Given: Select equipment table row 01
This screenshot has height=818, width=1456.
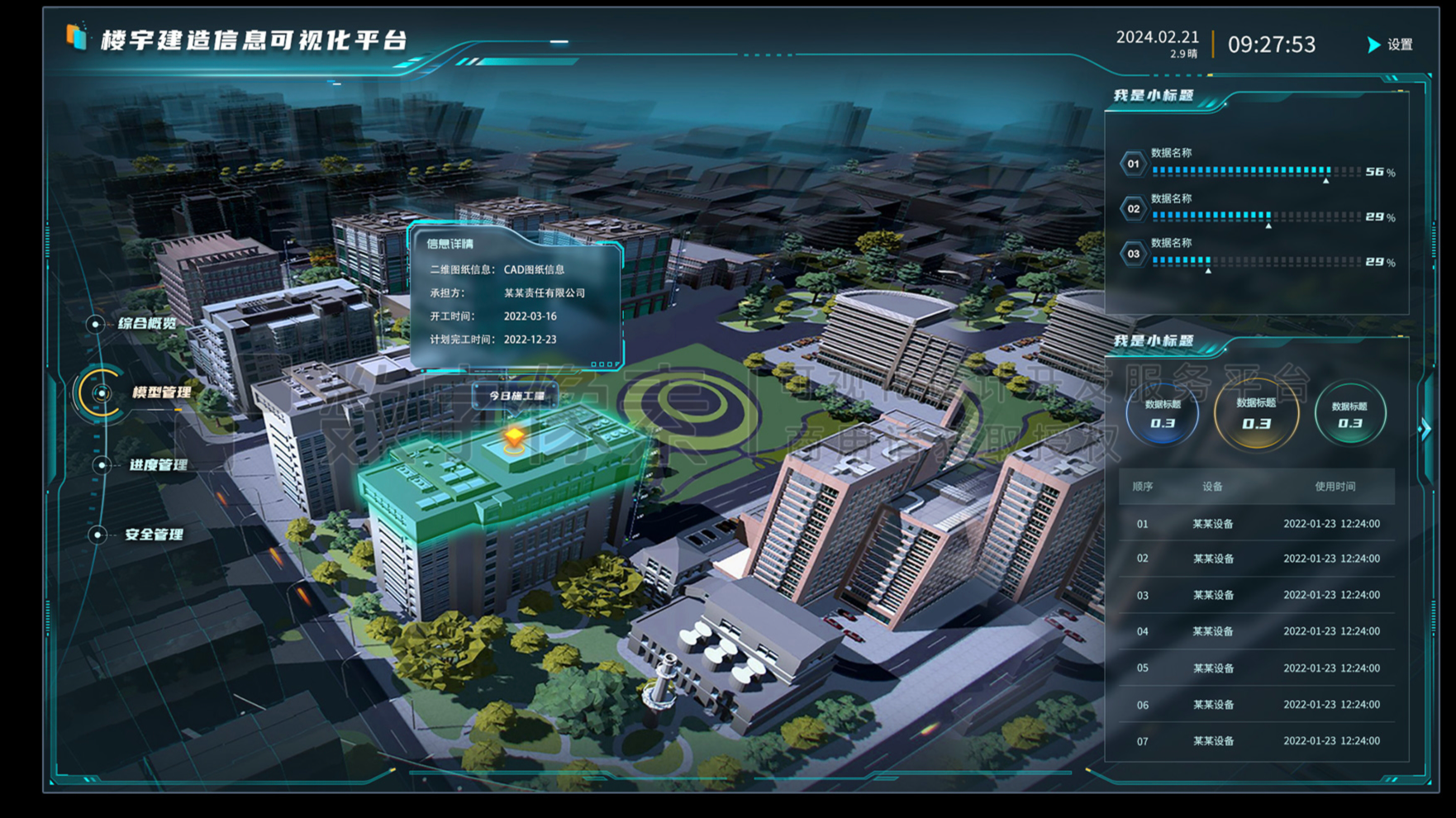Looking at the screenshot, I should point(1257,524).
